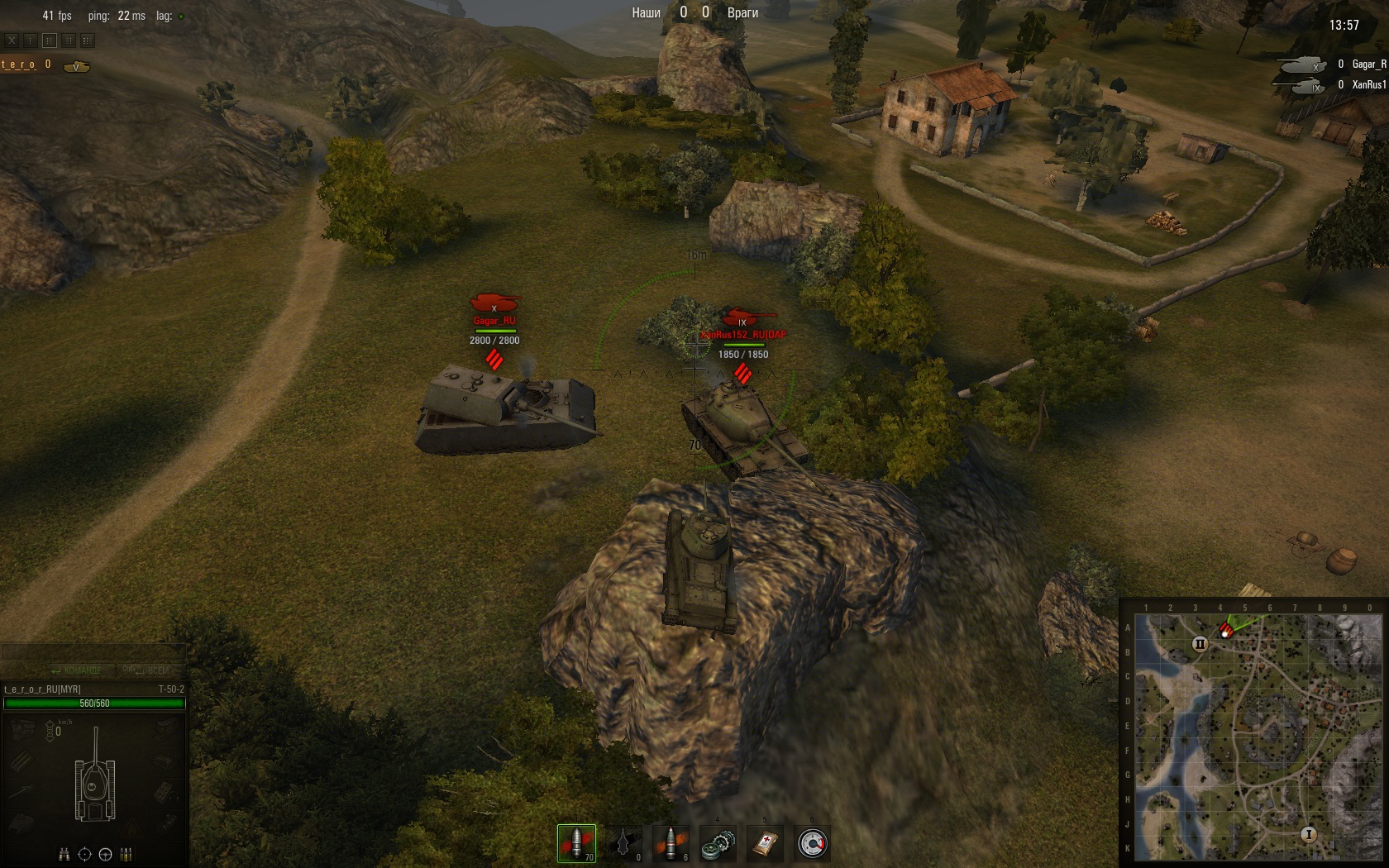Click the ammunition loader icon
Viewport: 1389px width, 868px height.
[x=126, y=855]
